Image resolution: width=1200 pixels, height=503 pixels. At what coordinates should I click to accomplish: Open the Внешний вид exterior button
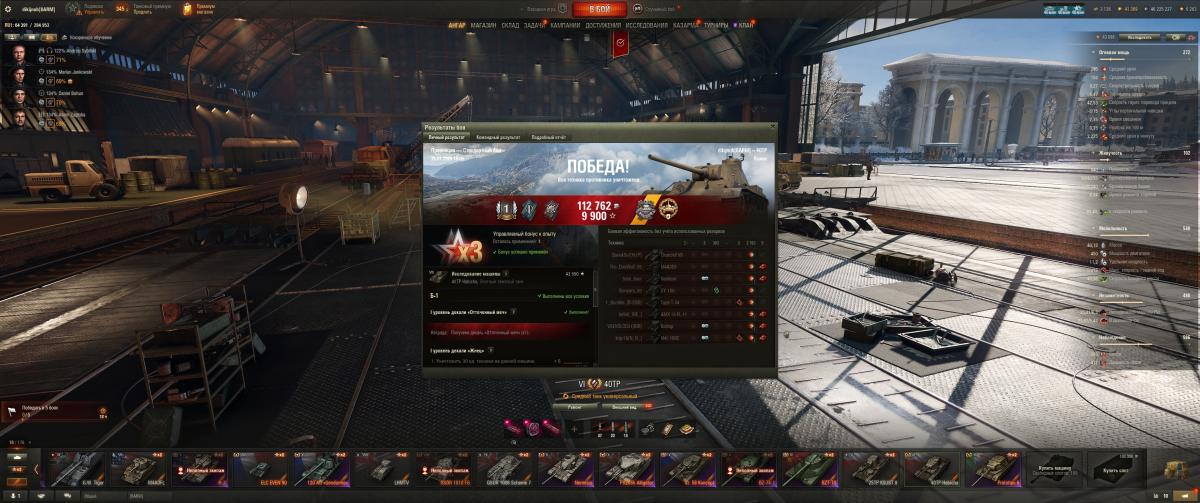coord(624,407)
